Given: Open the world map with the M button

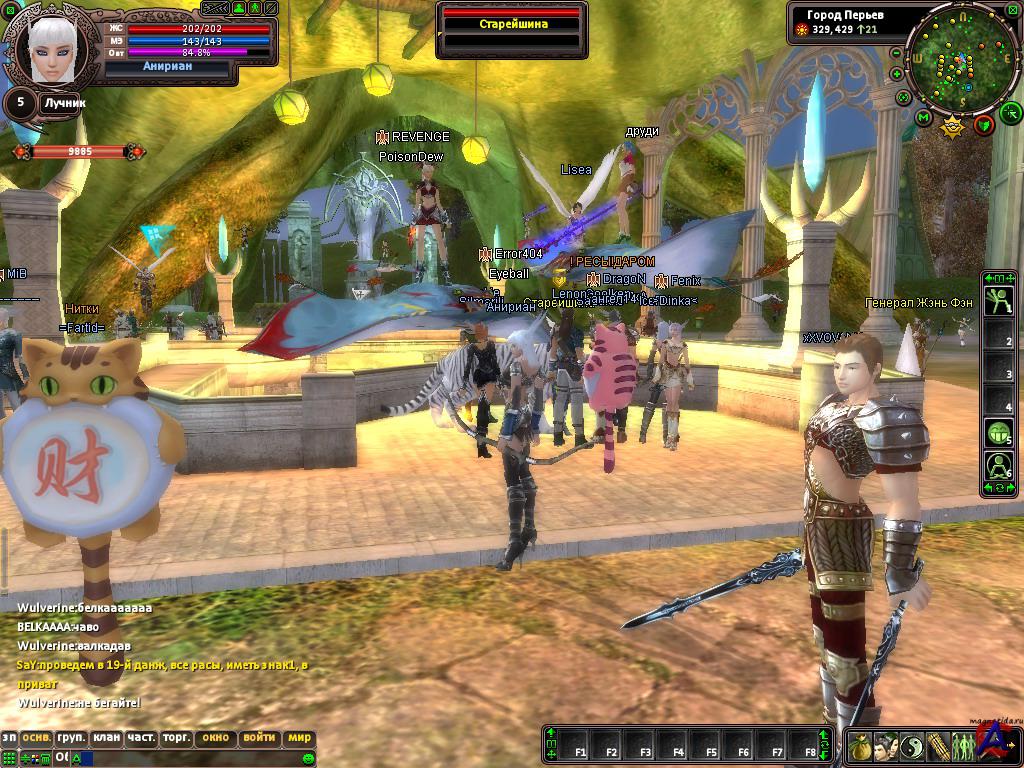Looking at the screenshot, I should [923, 119].
